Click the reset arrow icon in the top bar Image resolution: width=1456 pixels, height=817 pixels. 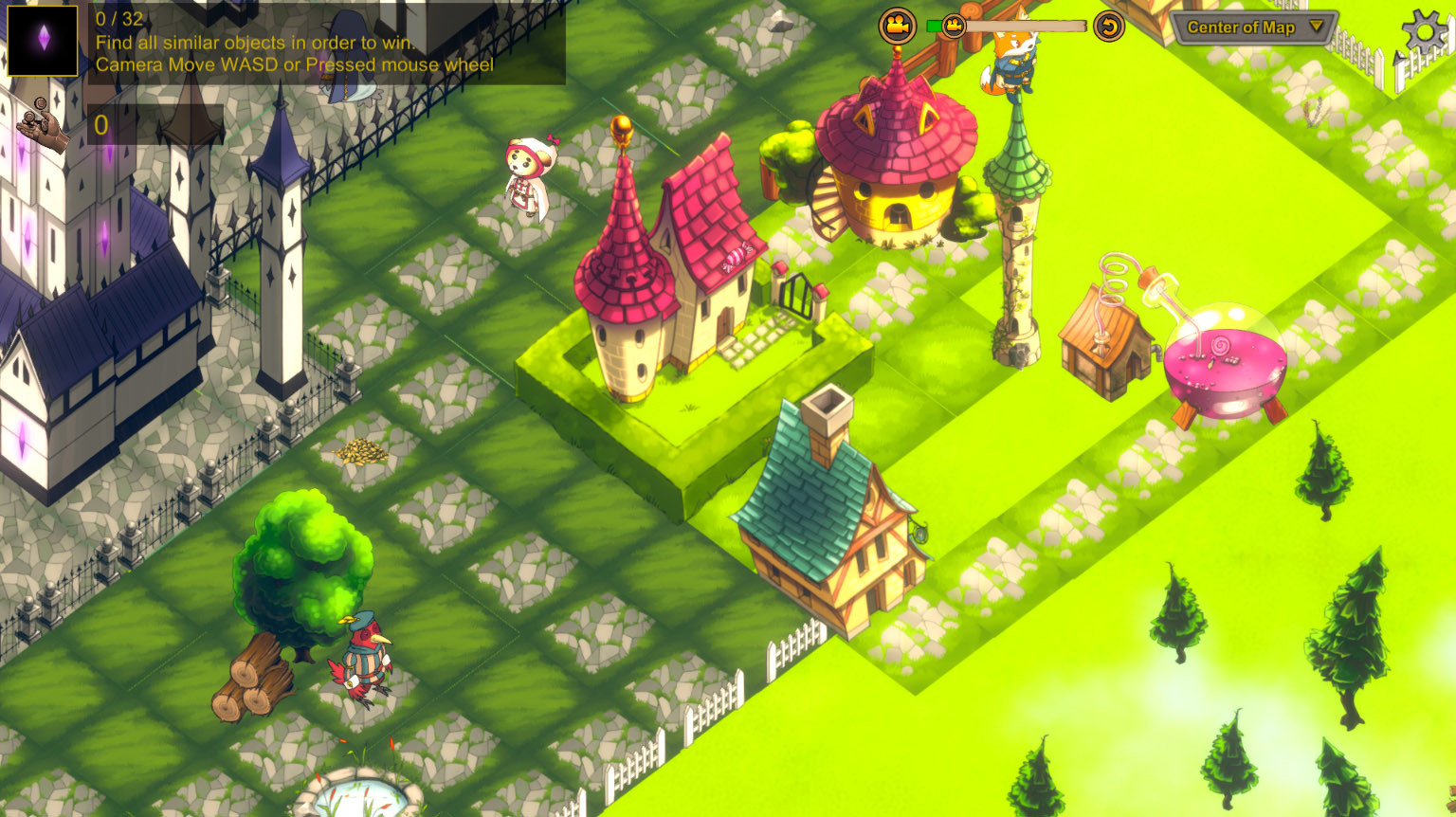(x=1109, y=27)
